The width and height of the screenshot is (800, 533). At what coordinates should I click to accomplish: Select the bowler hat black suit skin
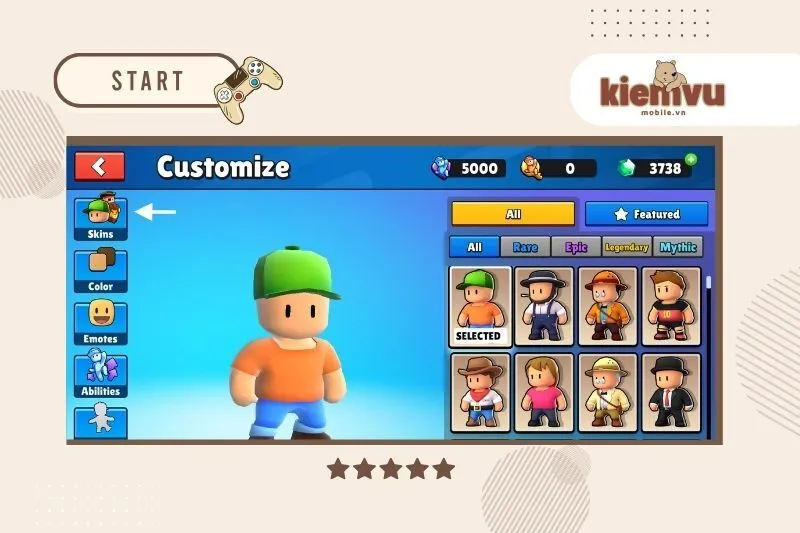point(671,391)
